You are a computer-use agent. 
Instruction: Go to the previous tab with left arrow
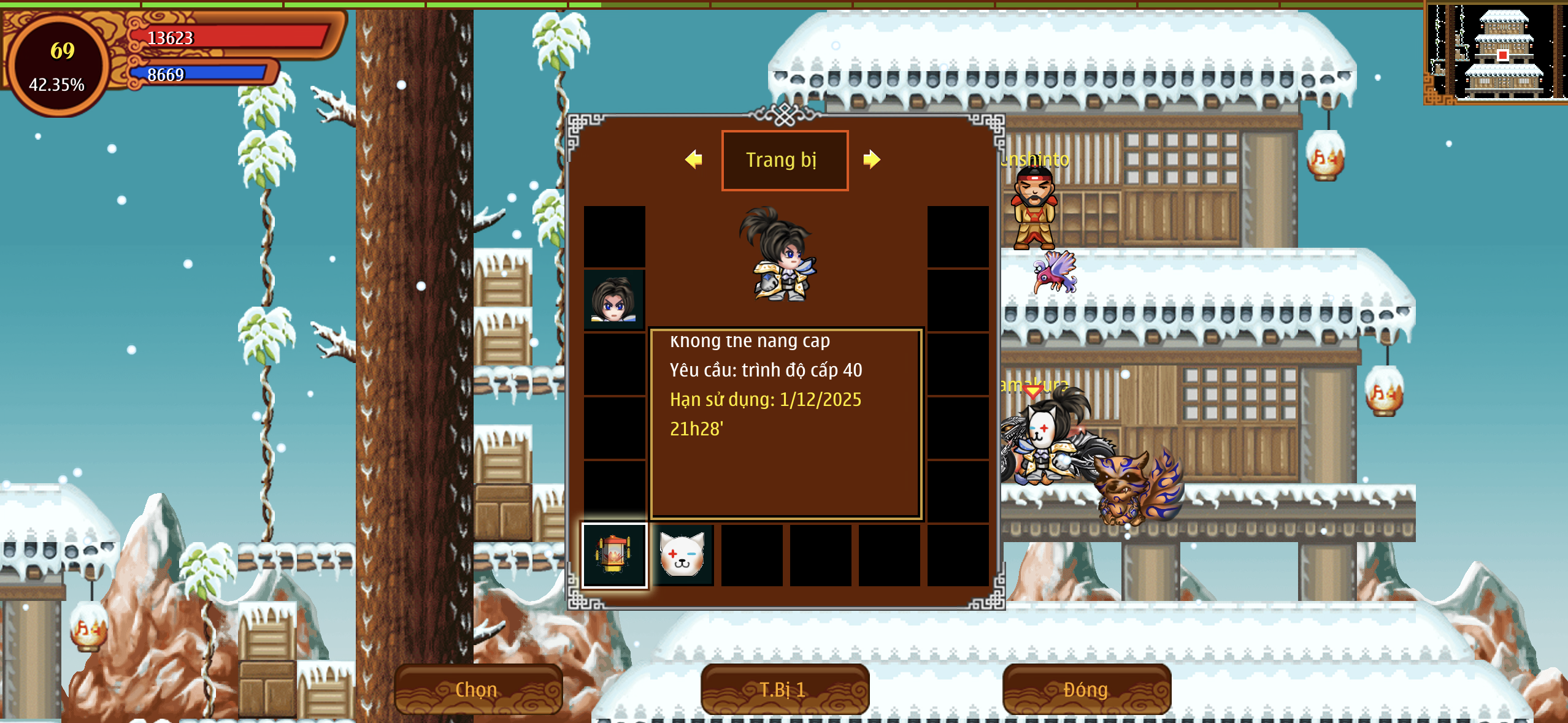click(694, 159)
